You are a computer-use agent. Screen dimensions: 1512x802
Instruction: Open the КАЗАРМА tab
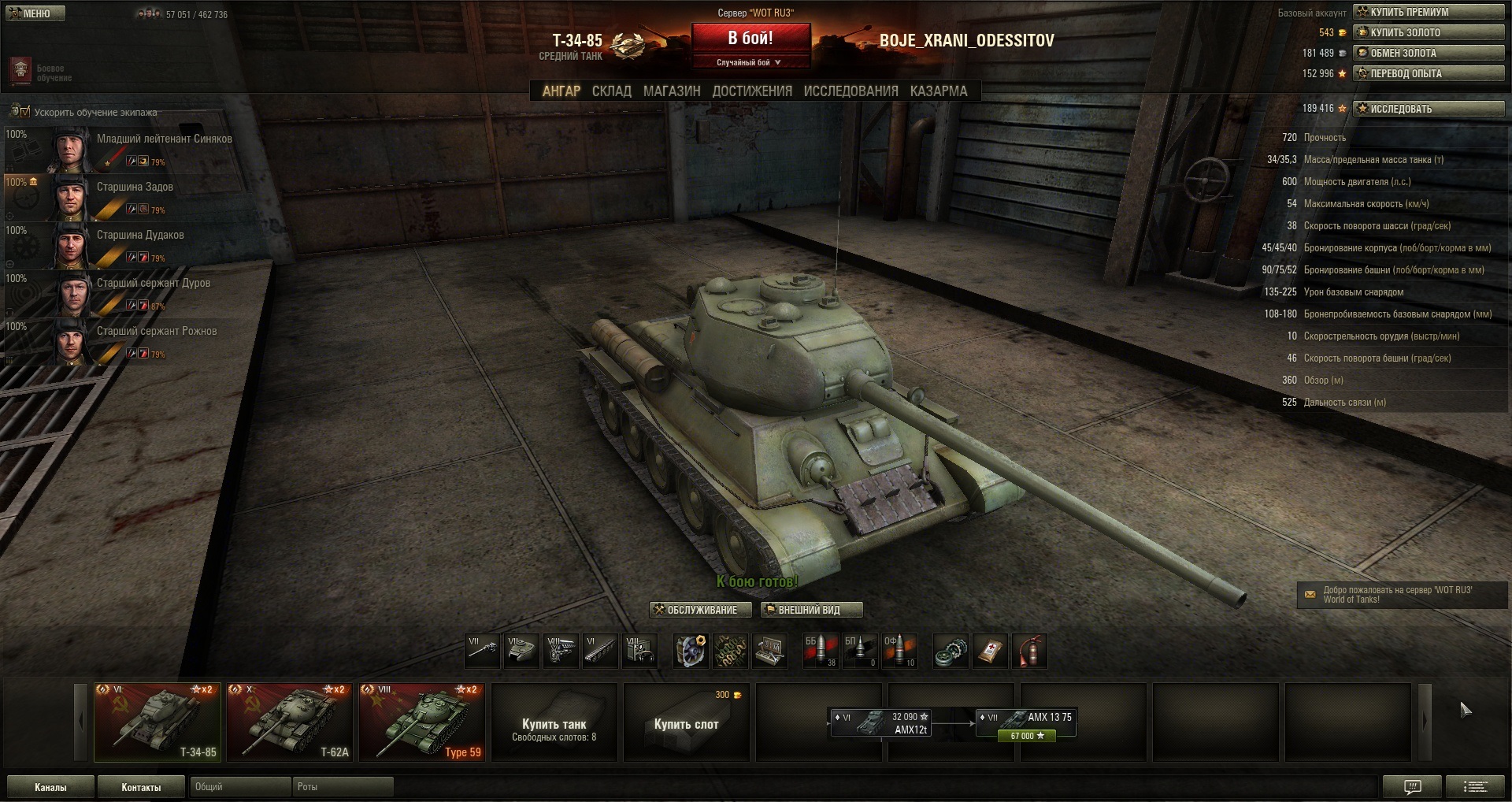(938, 91)
